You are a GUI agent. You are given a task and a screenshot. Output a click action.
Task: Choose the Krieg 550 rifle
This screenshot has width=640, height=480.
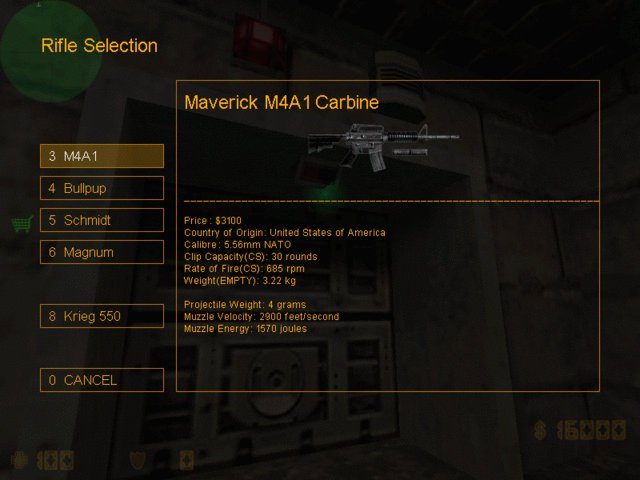click(x=101, y=316)
